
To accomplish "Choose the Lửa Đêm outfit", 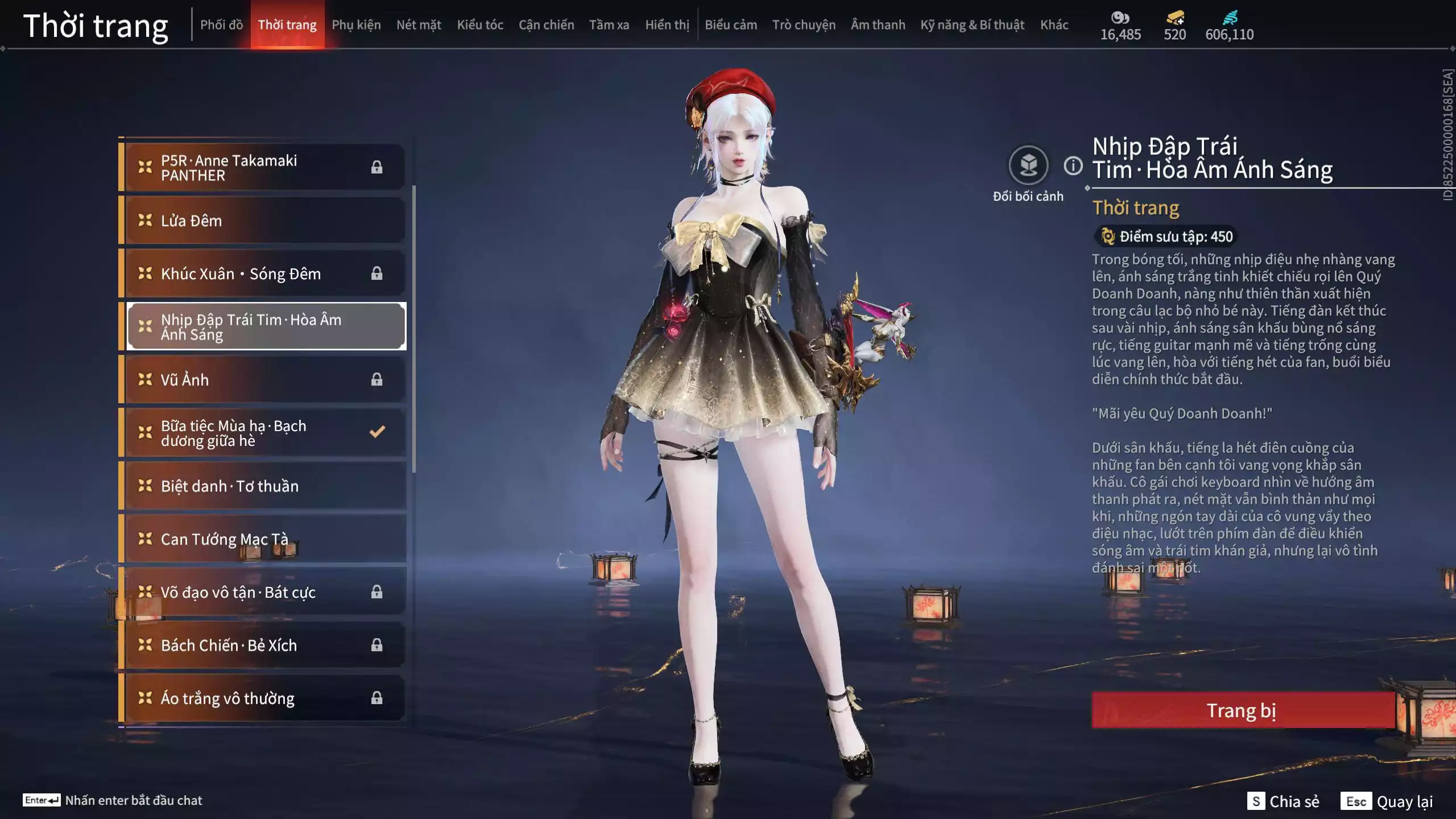I will point(264,221).
